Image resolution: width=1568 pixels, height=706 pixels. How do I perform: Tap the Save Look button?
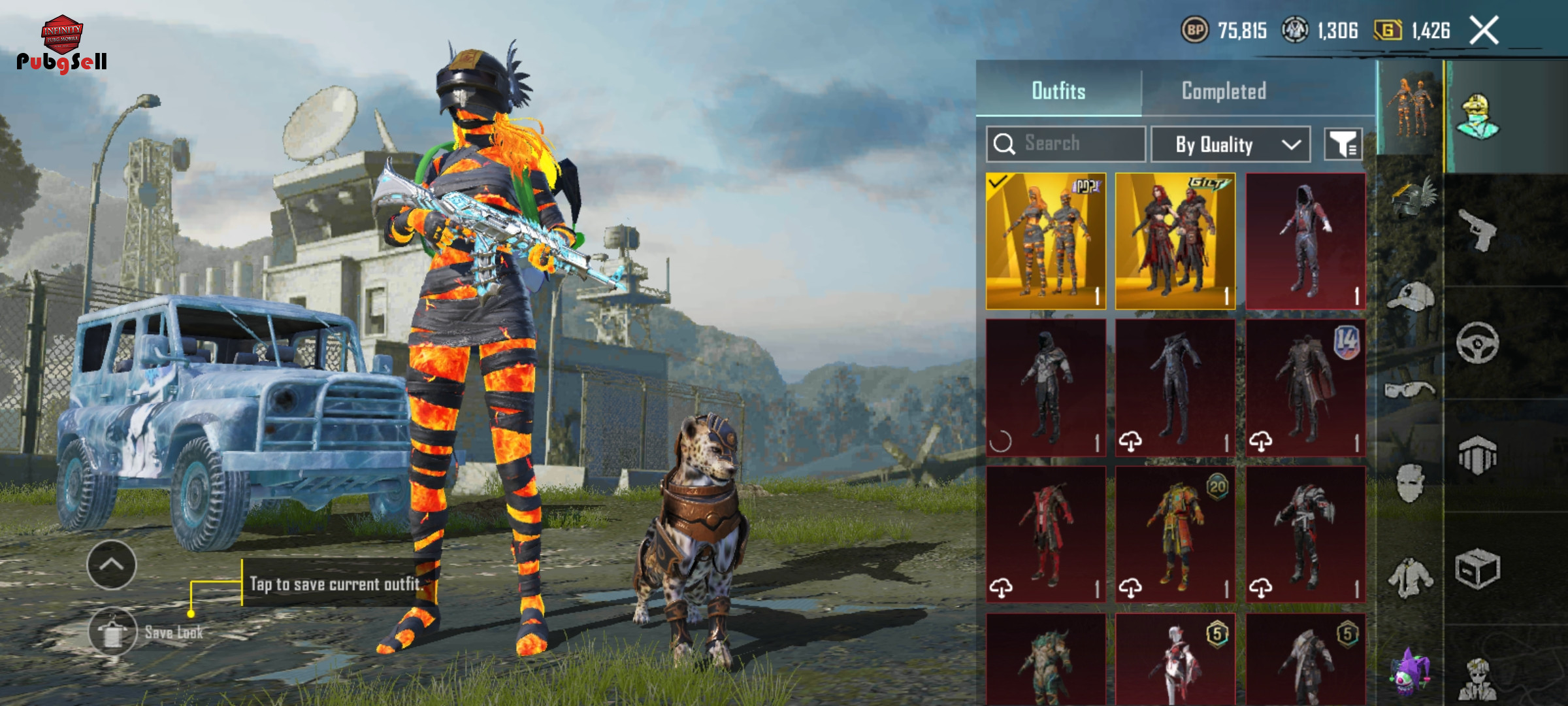pyautogui.click(x=113, y=631)
